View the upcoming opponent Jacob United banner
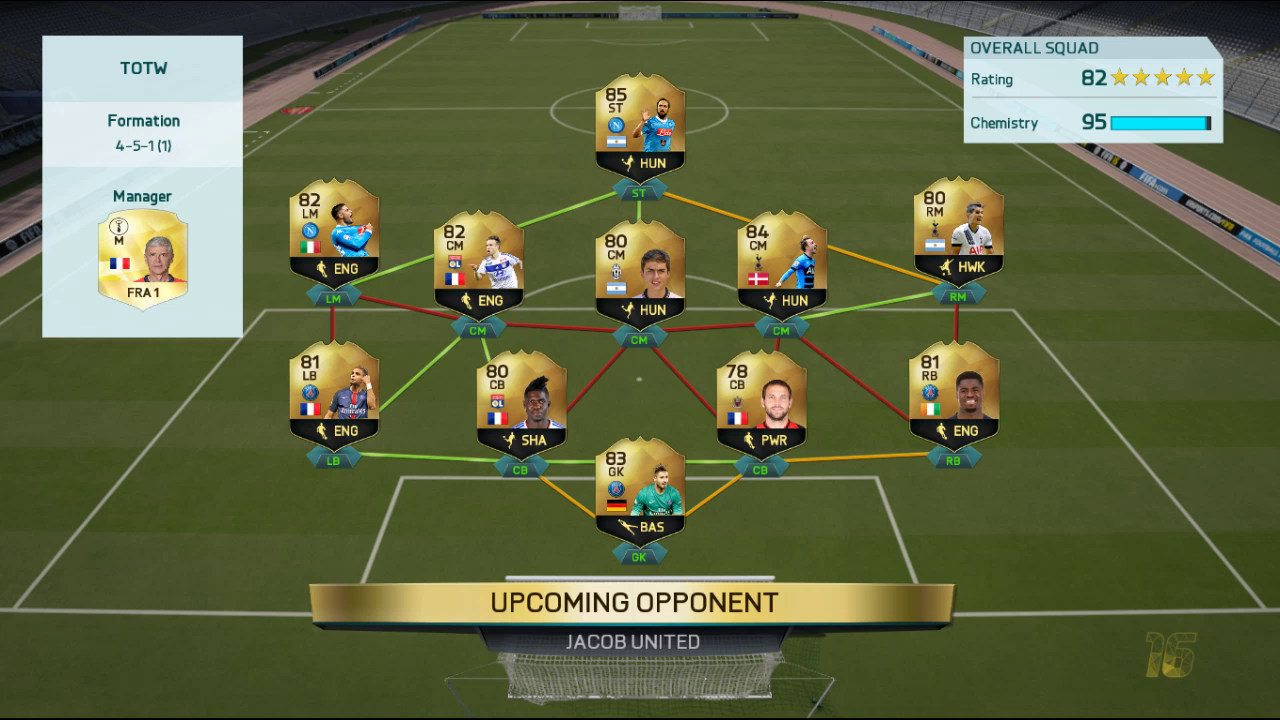Screen dimensions: 1280x720 [x=632, y=619]
